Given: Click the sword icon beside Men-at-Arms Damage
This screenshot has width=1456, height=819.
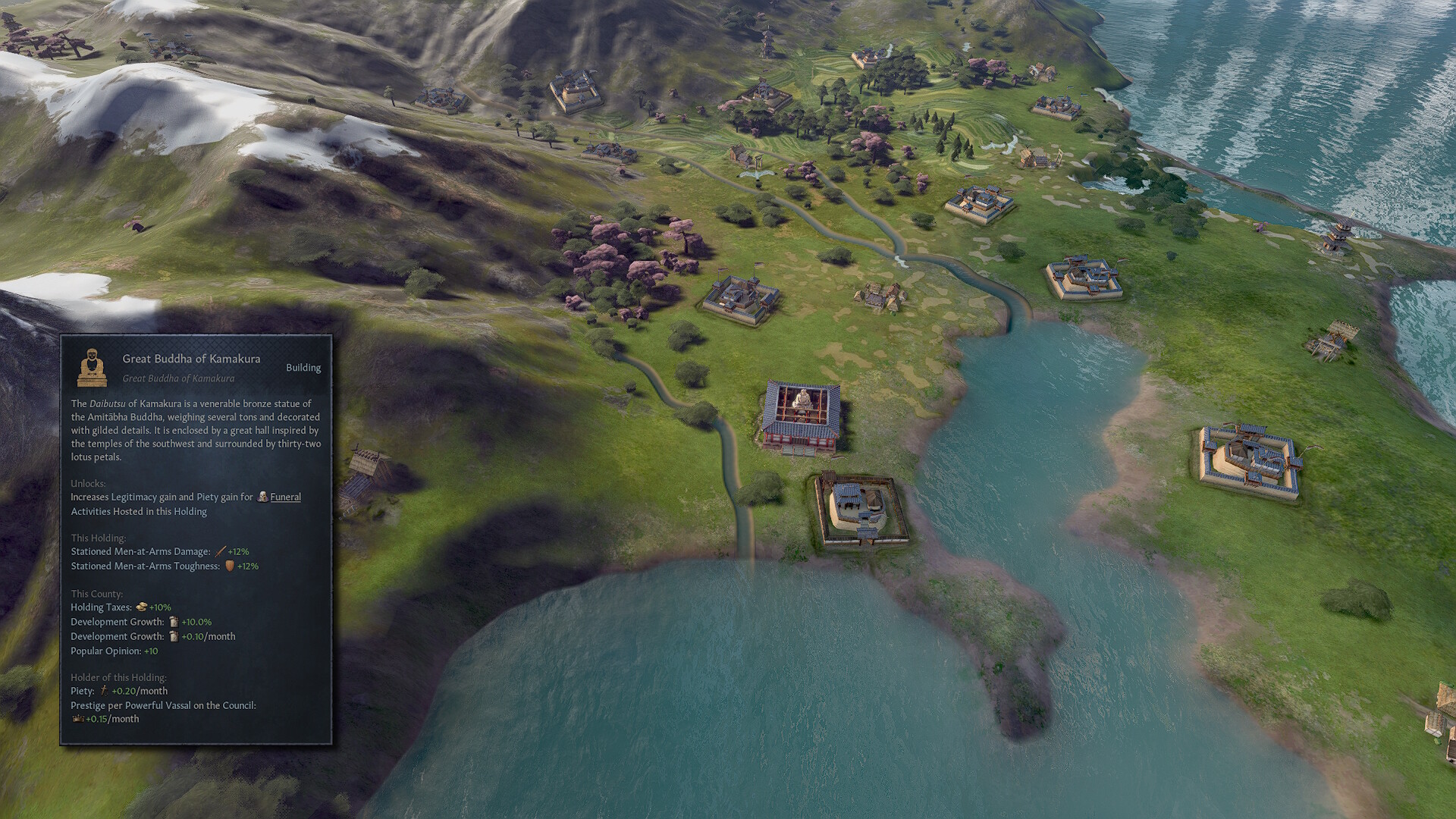Looking at the screenshot, I should [219, 551].
